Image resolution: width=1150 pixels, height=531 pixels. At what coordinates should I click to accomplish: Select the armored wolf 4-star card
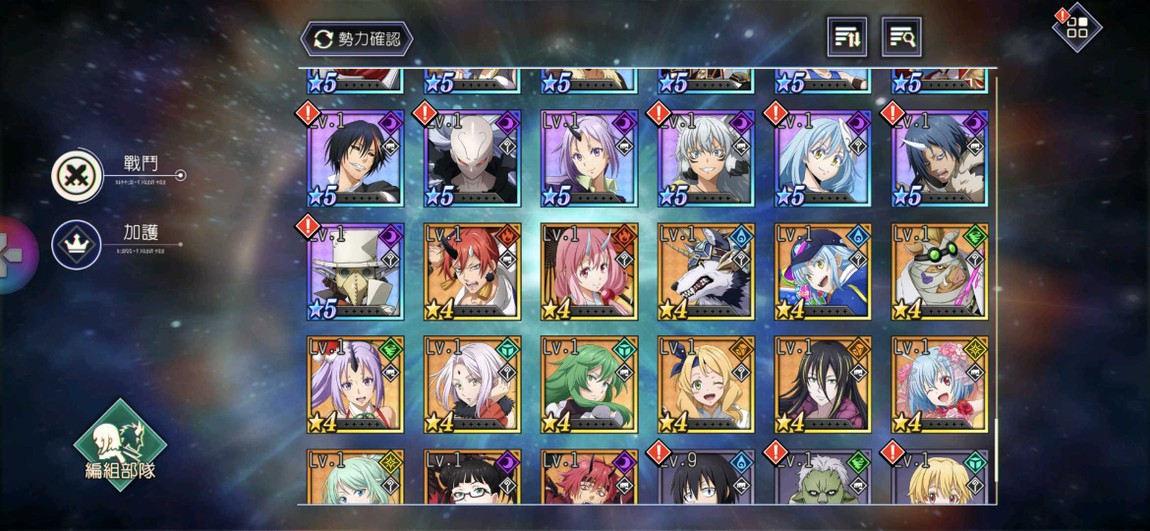pos(706,272)
